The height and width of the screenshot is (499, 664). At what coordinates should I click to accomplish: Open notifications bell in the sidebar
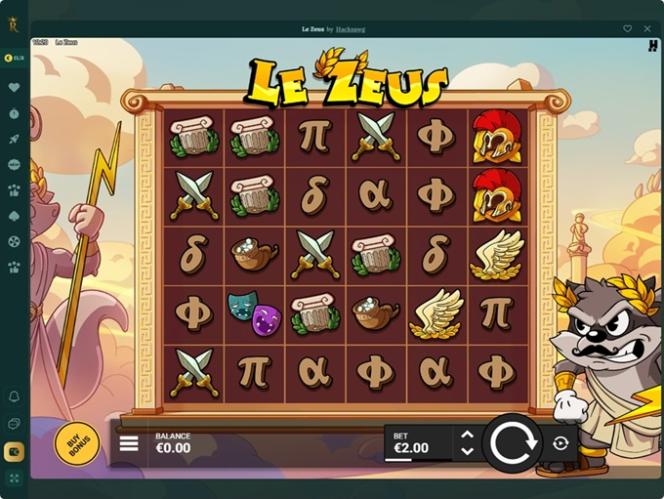(x=14, y=397)
